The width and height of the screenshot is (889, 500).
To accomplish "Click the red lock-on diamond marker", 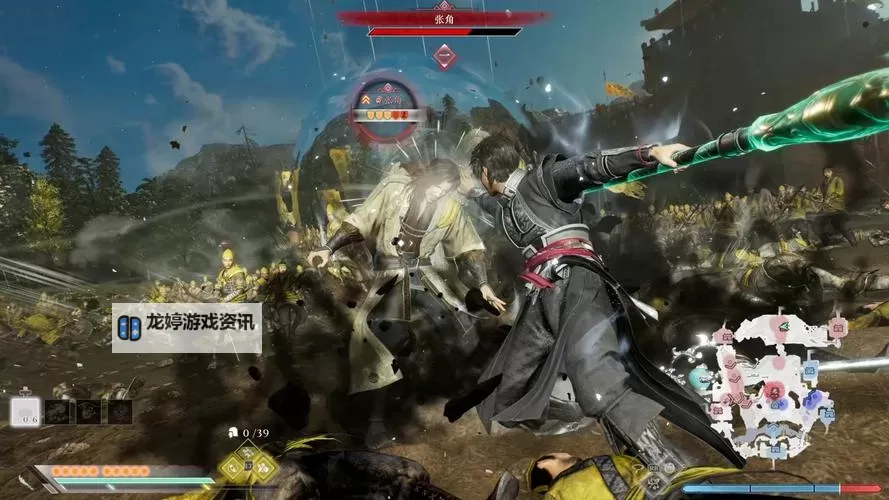I will (445, 58).
